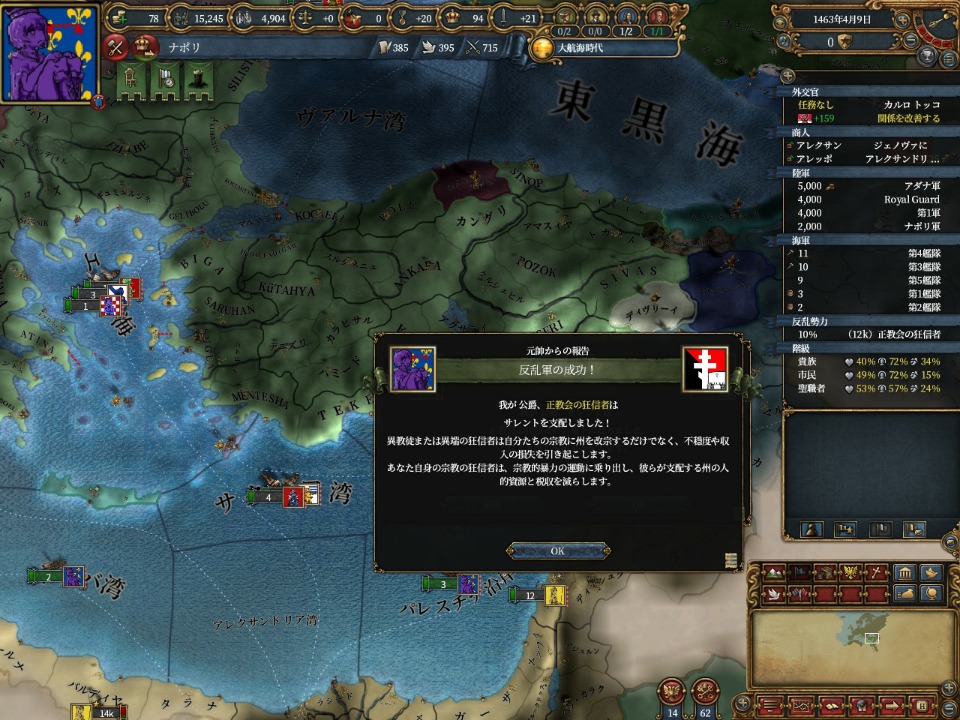
Task: Open the first green banner alert
Action: [x=130, y=80]
